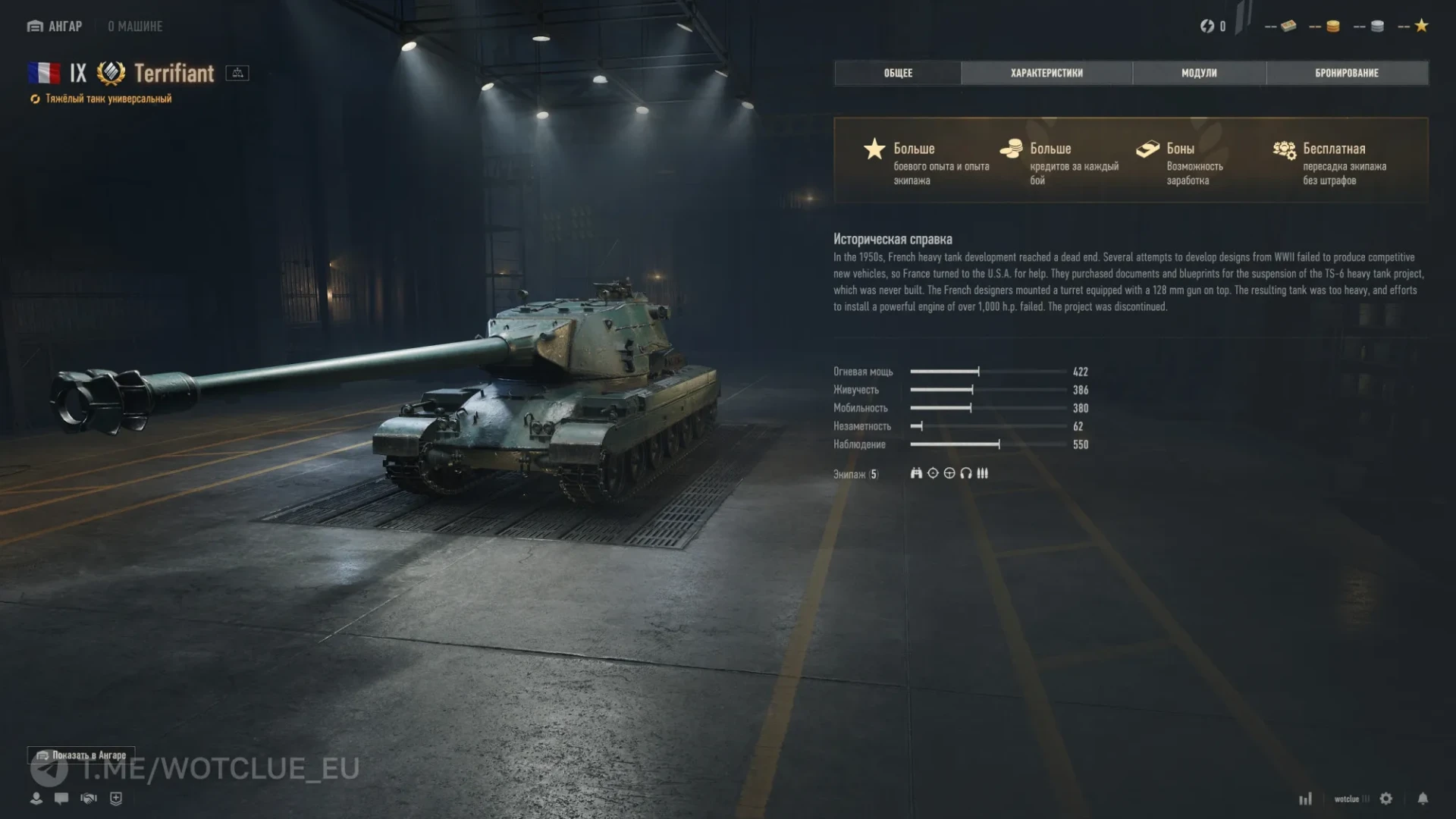Image resolution: width=1456 pixels, height=819 pixels.
Task: Switch to the Характеристики tab
Action: point(1046,73)
